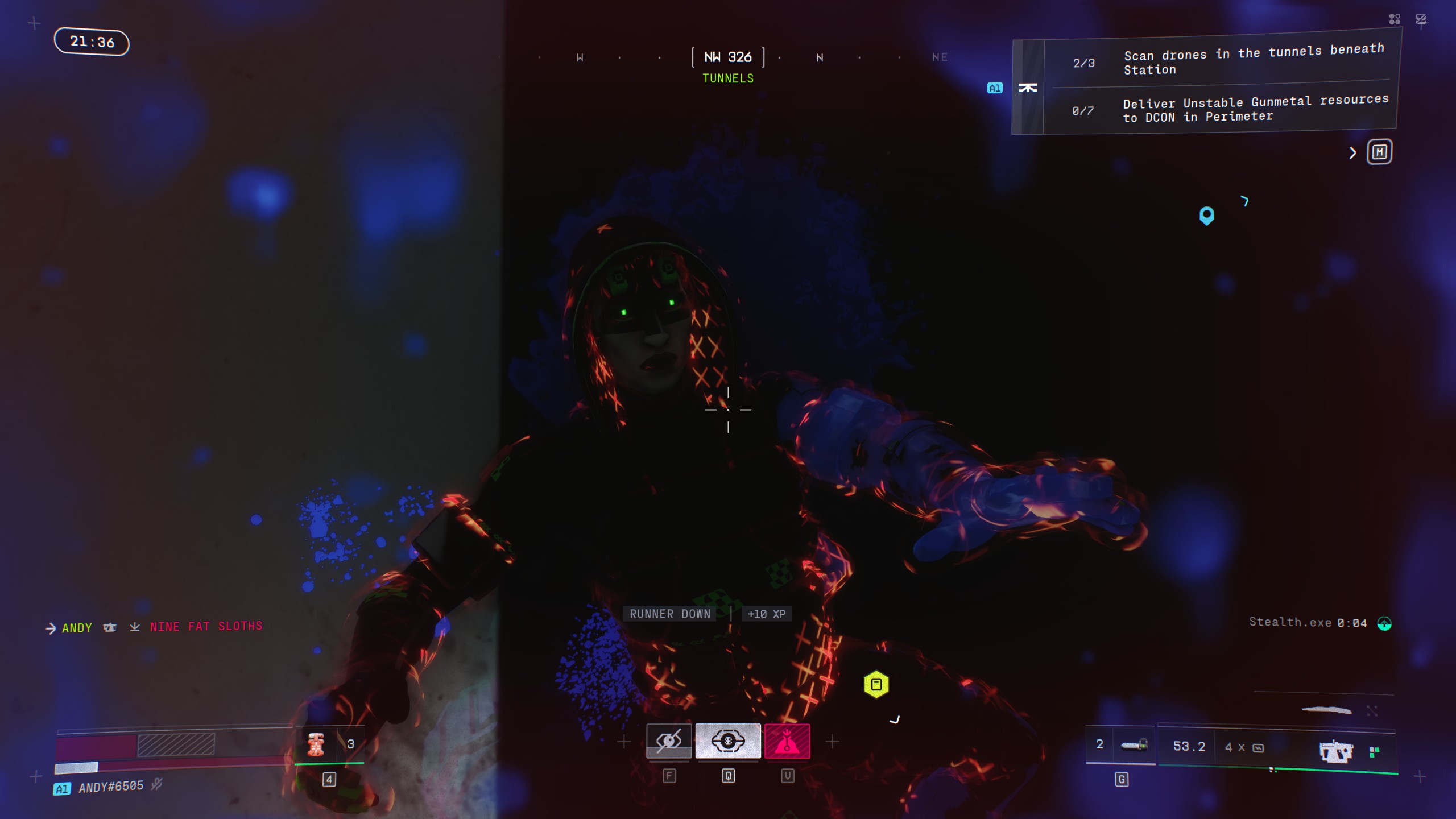Activate the scan drone ability bound to Q
The image size is (1456, 819).
pyautogui.click(x=728, y=741)
